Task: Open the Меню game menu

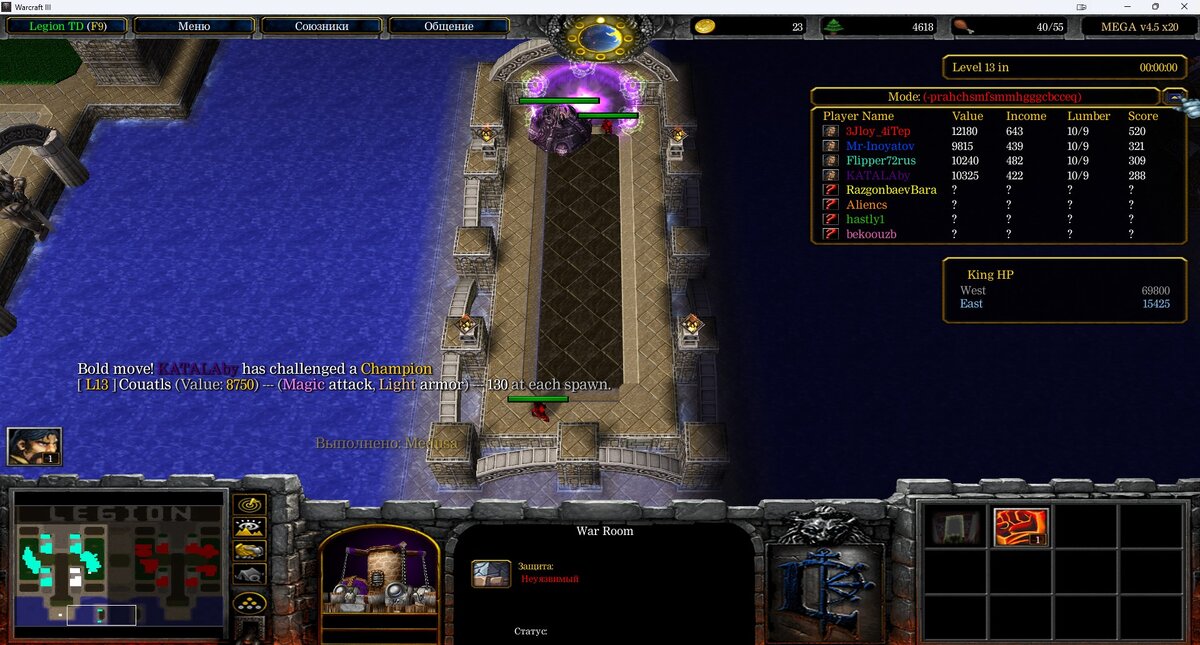Action: click(x=193, y=26)
